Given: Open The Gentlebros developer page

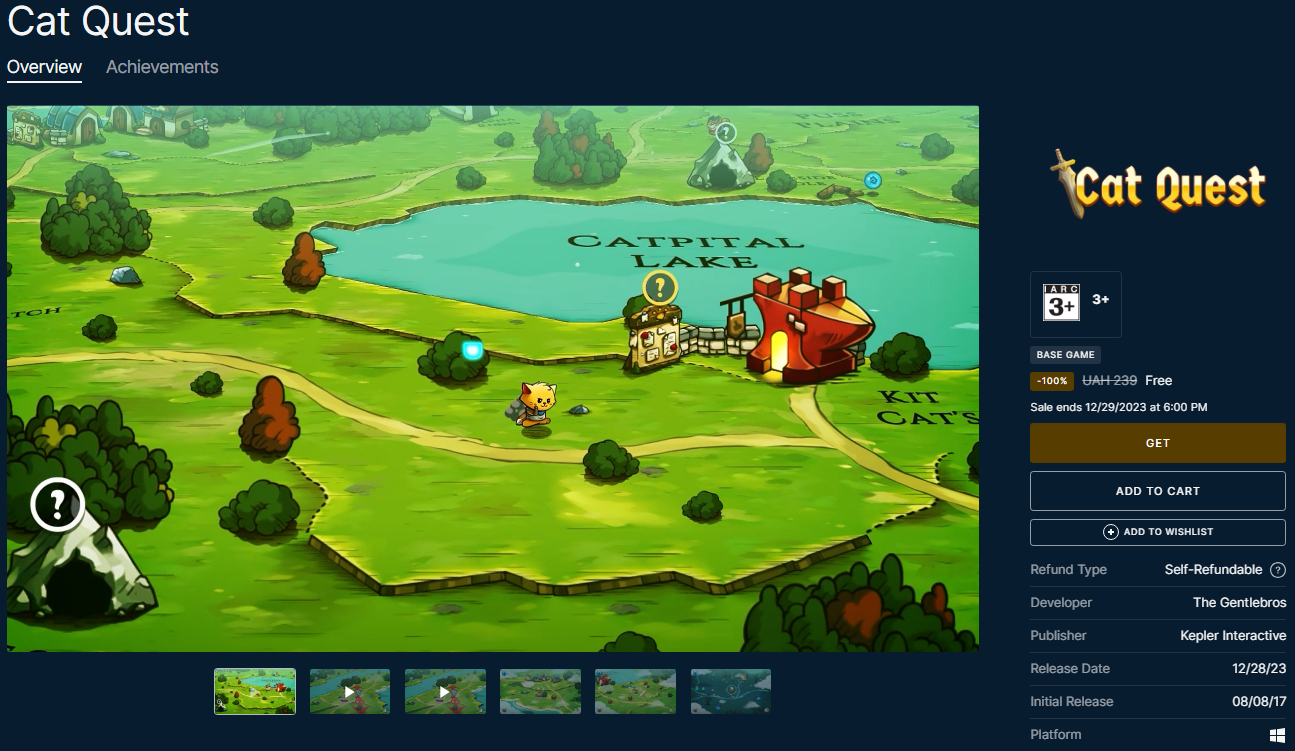Looking at the screenshot, I should (1240, 602).
